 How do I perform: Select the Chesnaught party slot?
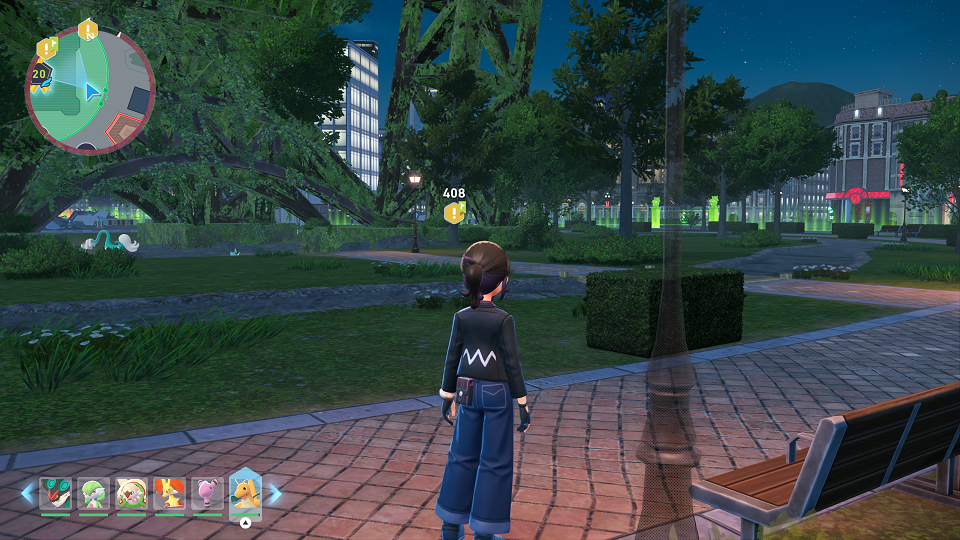131,494
